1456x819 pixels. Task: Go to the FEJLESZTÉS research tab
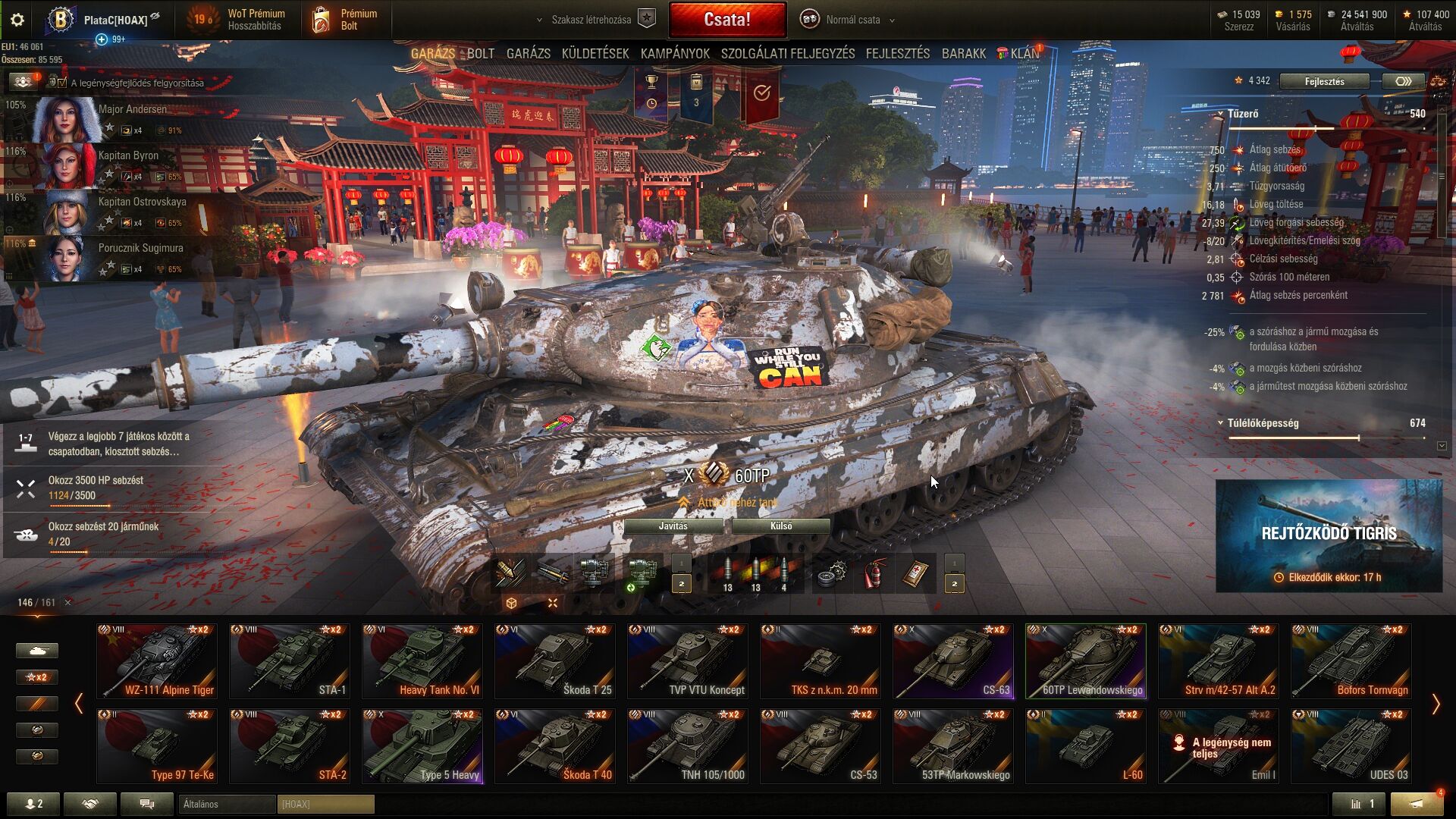pyautogui.click(x=897, y=54)
